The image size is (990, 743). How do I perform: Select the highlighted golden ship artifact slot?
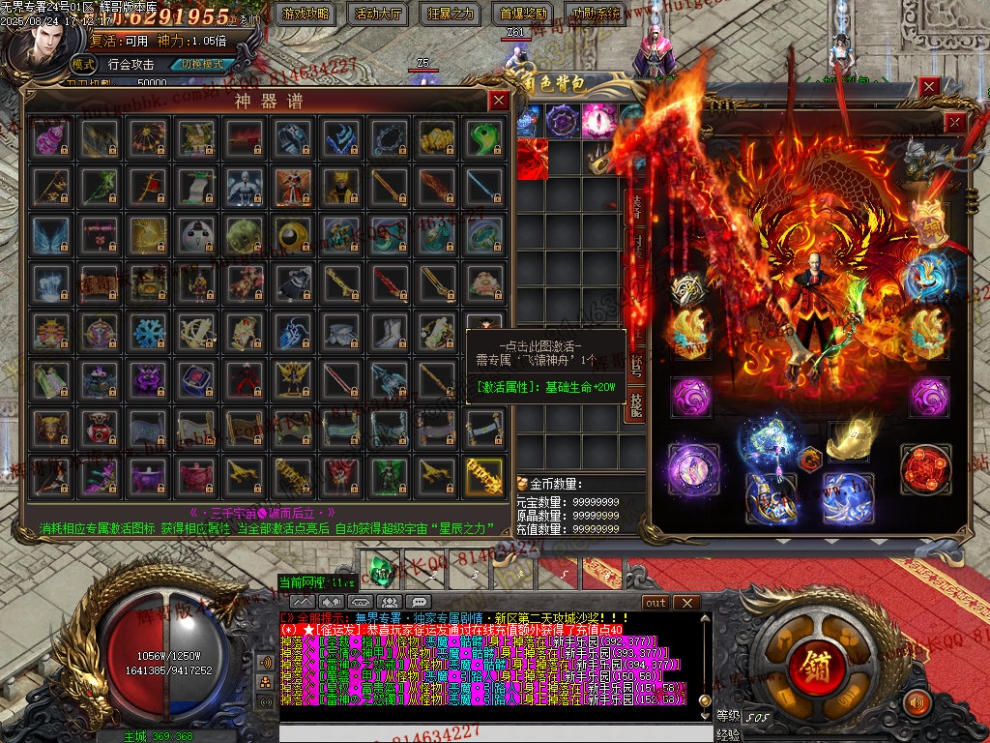click(x=484, y=477)
